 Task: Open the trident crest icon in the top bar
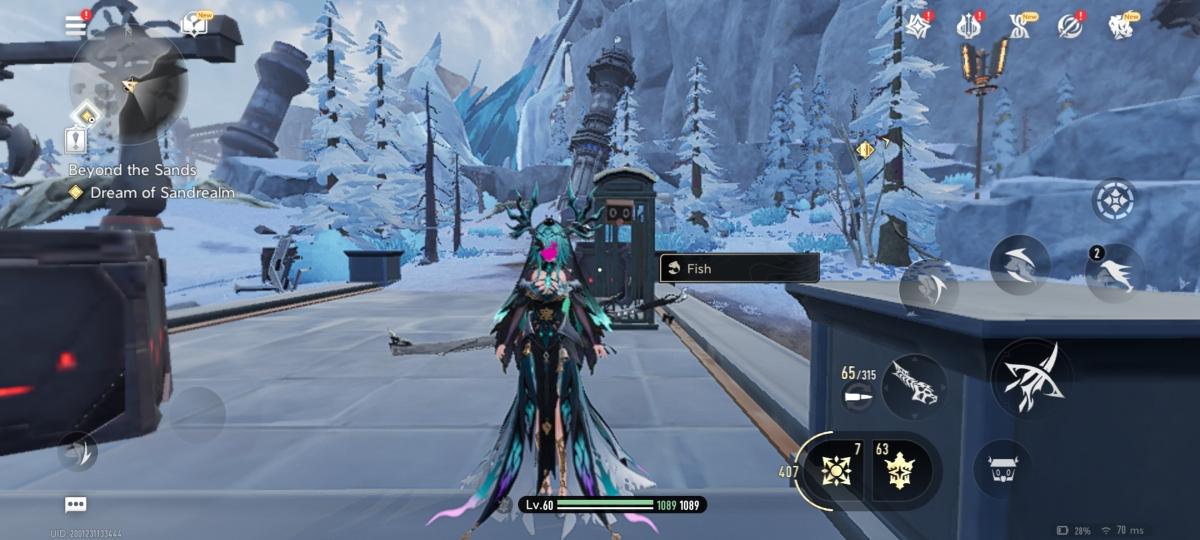(968, 27)
